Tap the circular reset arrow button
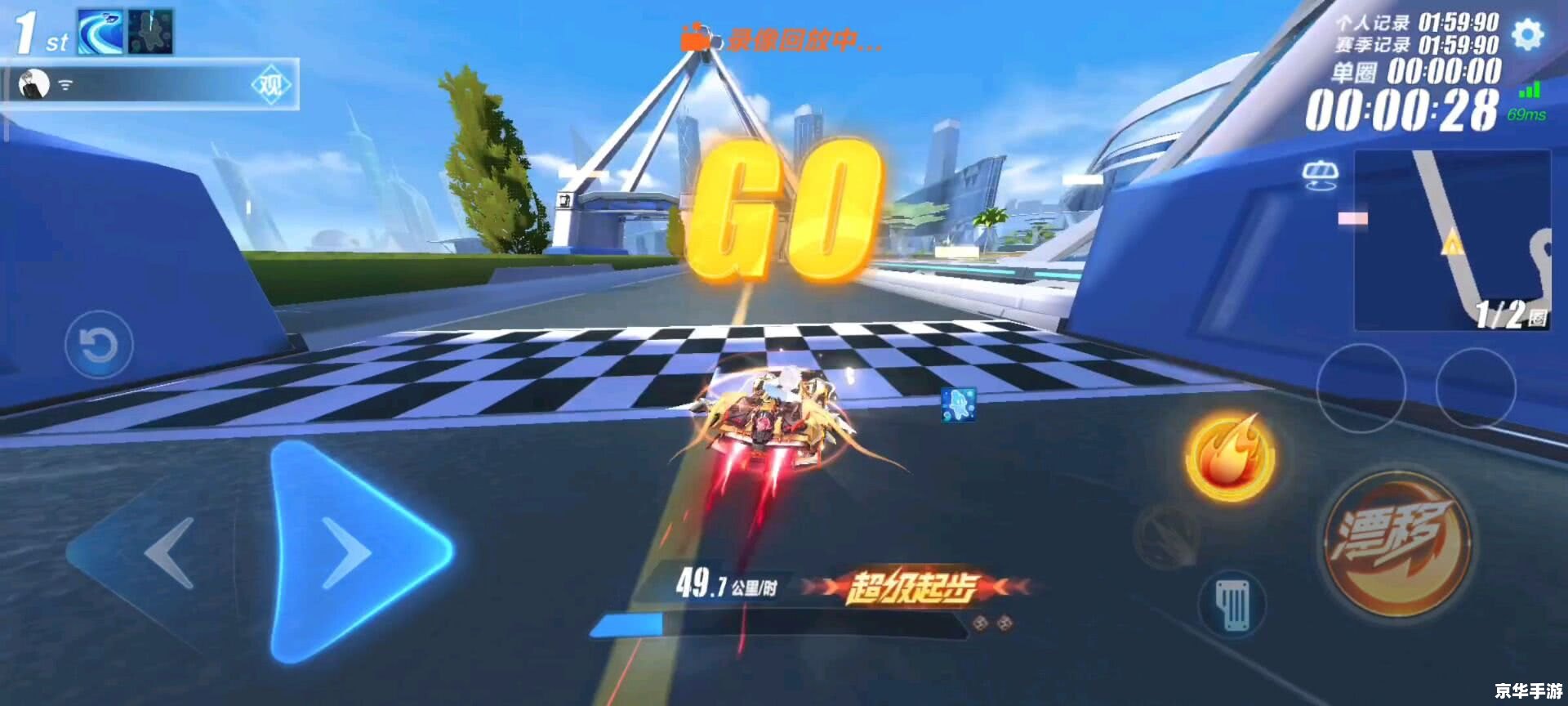Image resolution: width=1568 pixels, height=706 pixels. point(99,345)
